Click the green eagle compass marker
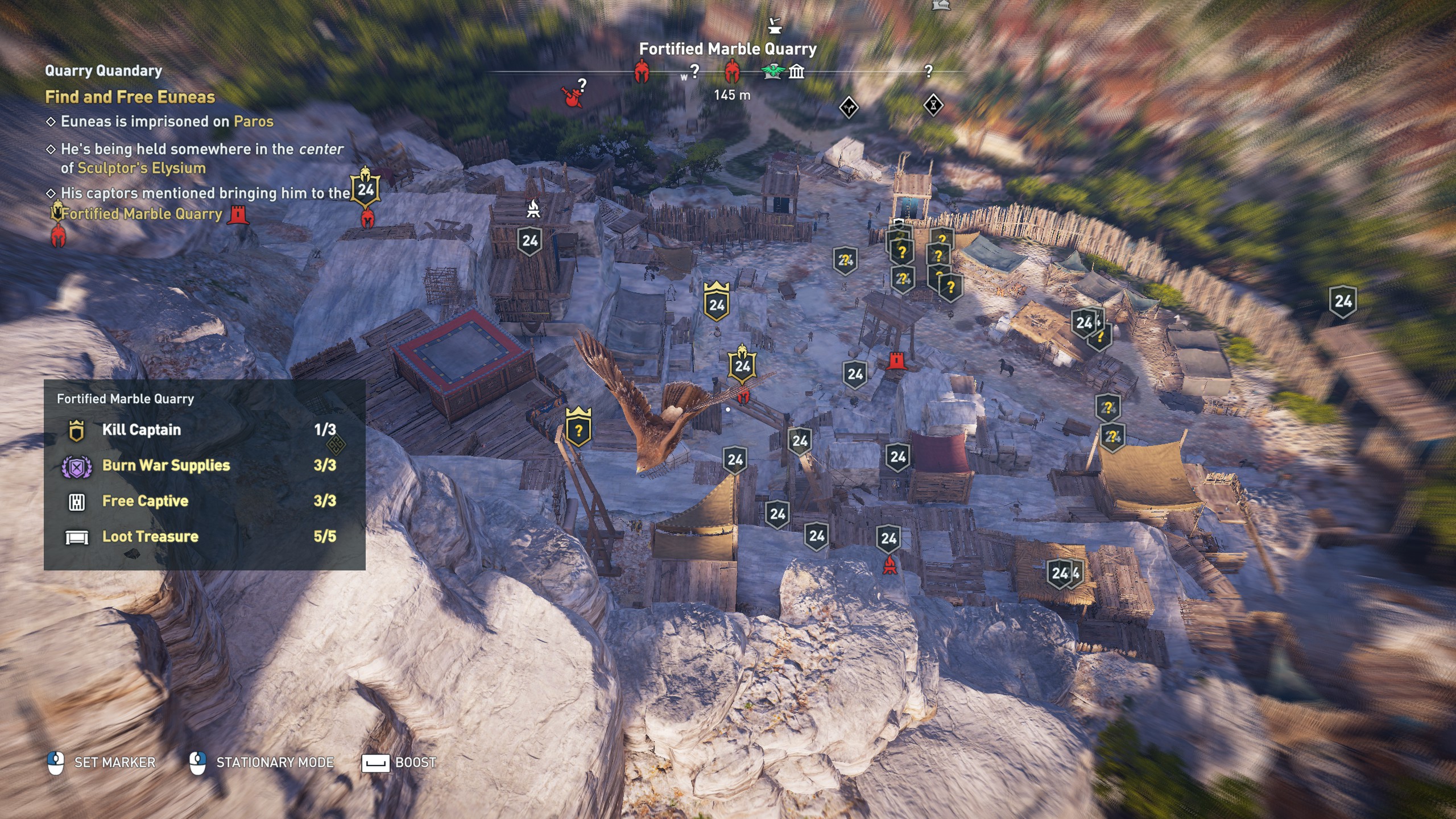 coord(772,72)
